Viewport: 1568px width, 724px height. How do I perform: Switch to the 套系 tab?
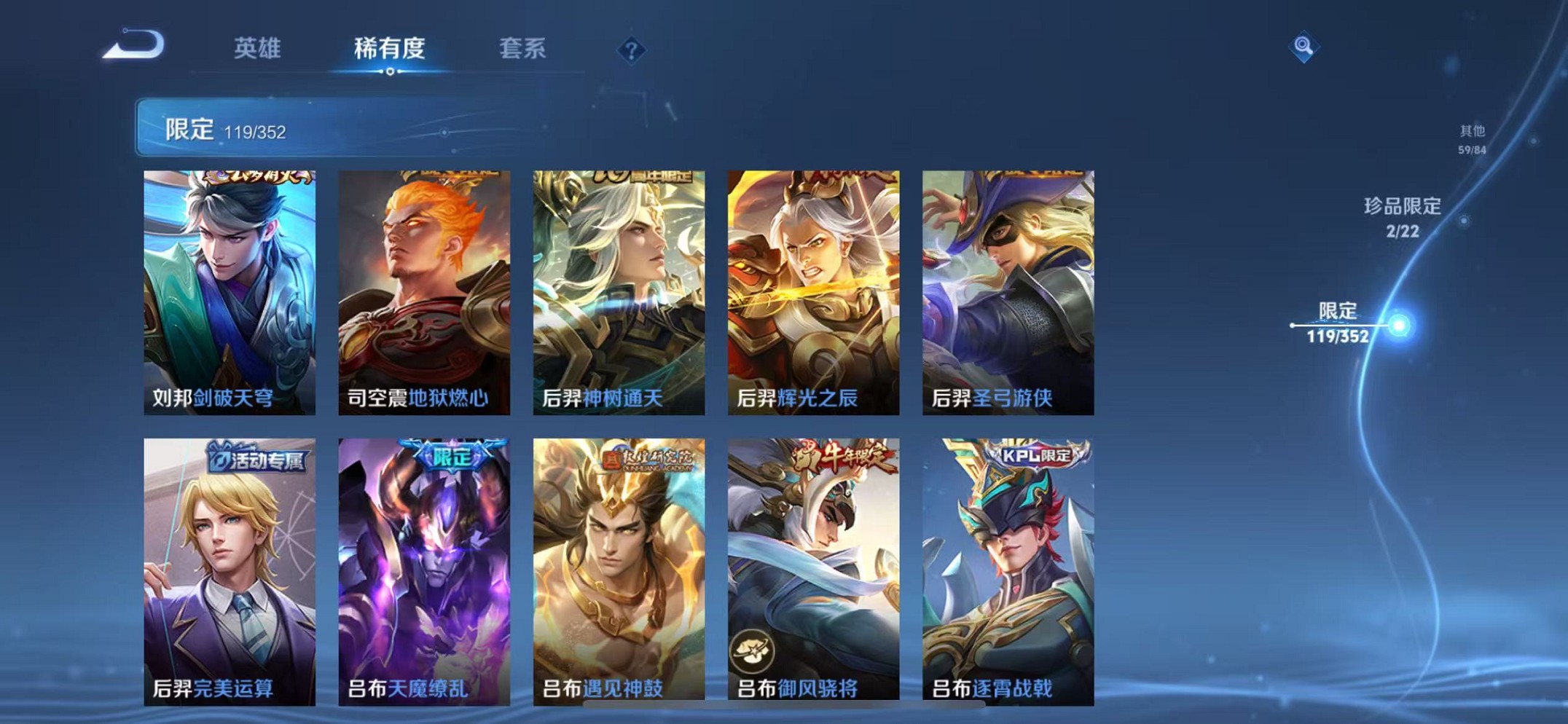(522, 49)
